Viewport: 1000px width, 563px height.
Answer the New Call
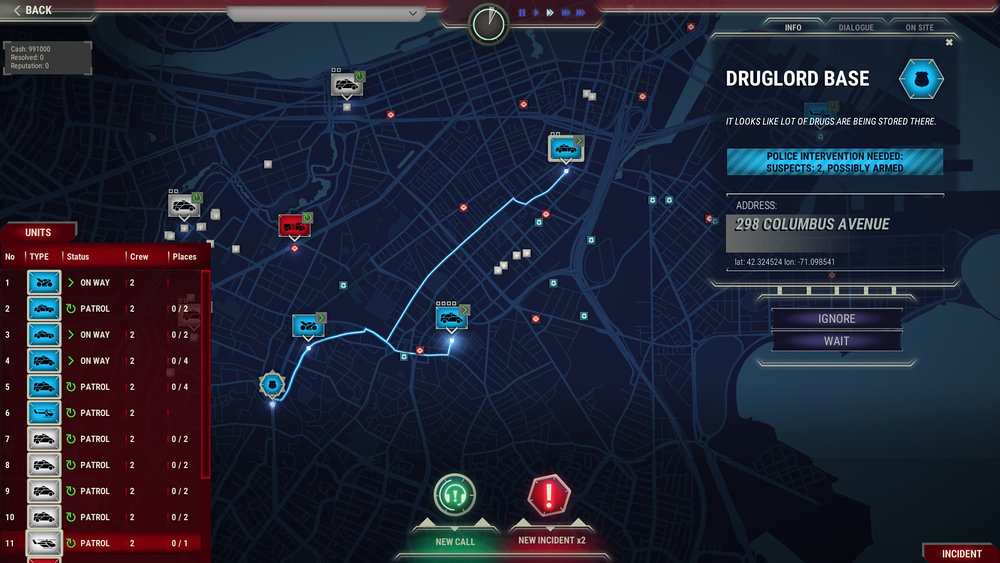tap(455, 497)
